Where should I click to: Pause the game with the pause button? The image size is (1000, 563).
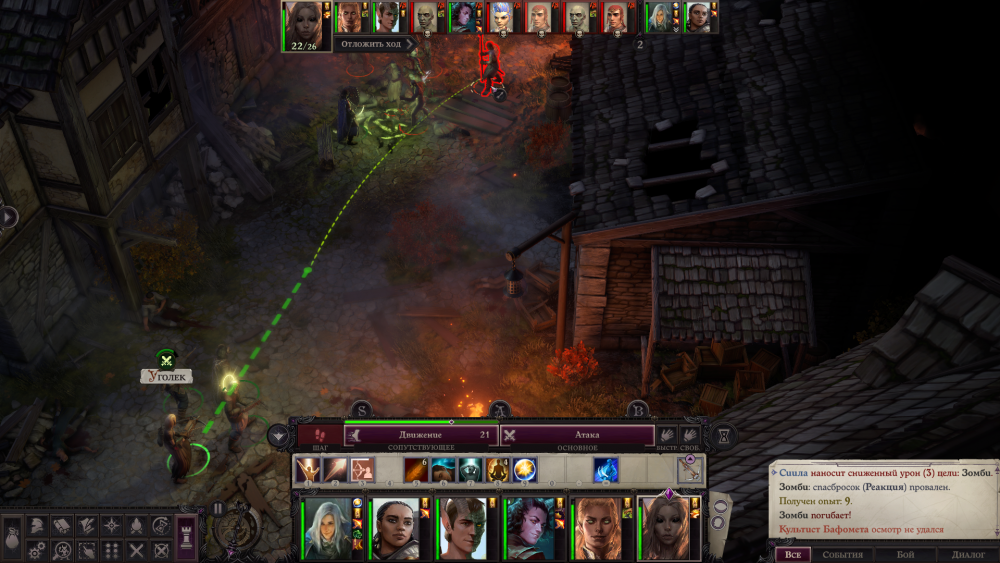pos(218,508)
